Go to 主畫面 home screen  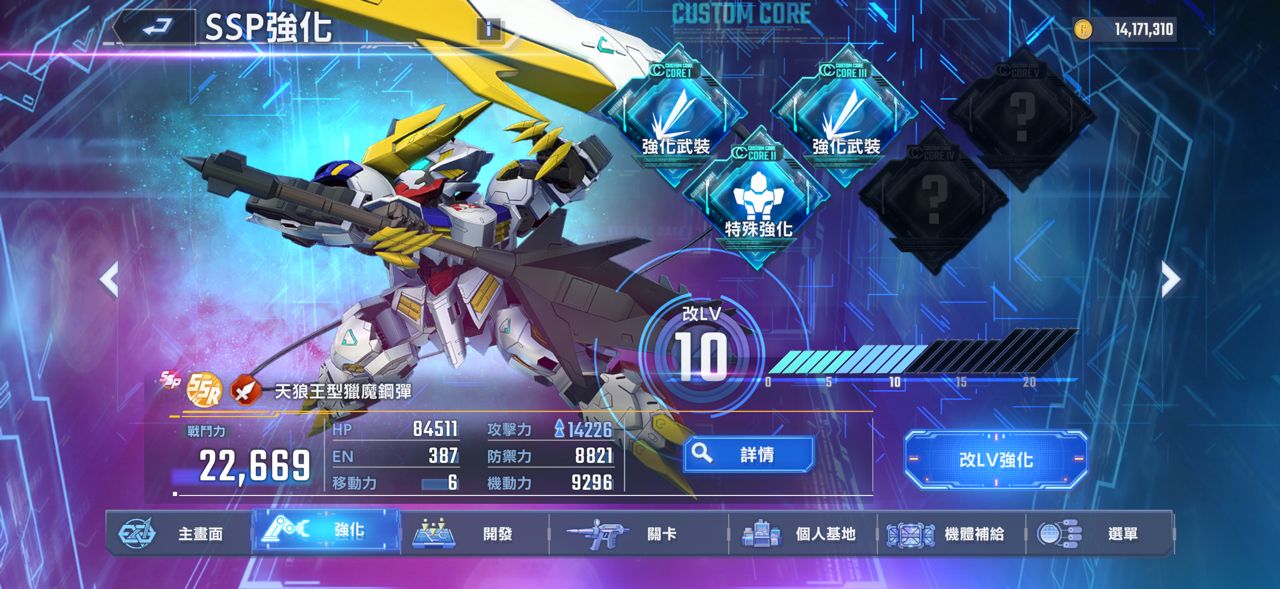[178, 533]
